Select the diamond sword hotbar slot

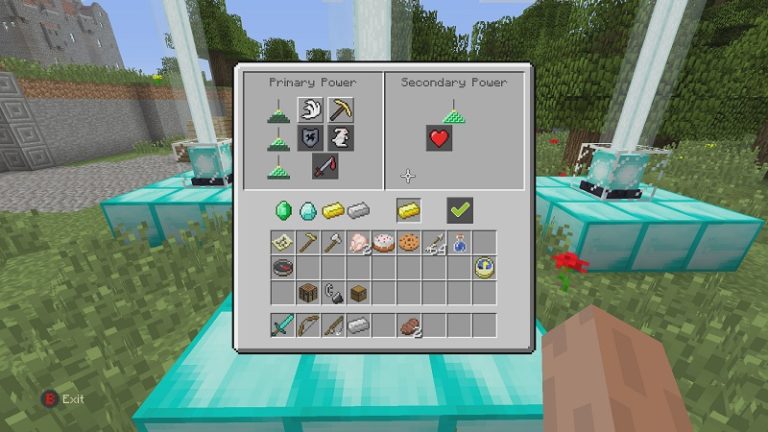pyautogui.click(x=282, y=325)
